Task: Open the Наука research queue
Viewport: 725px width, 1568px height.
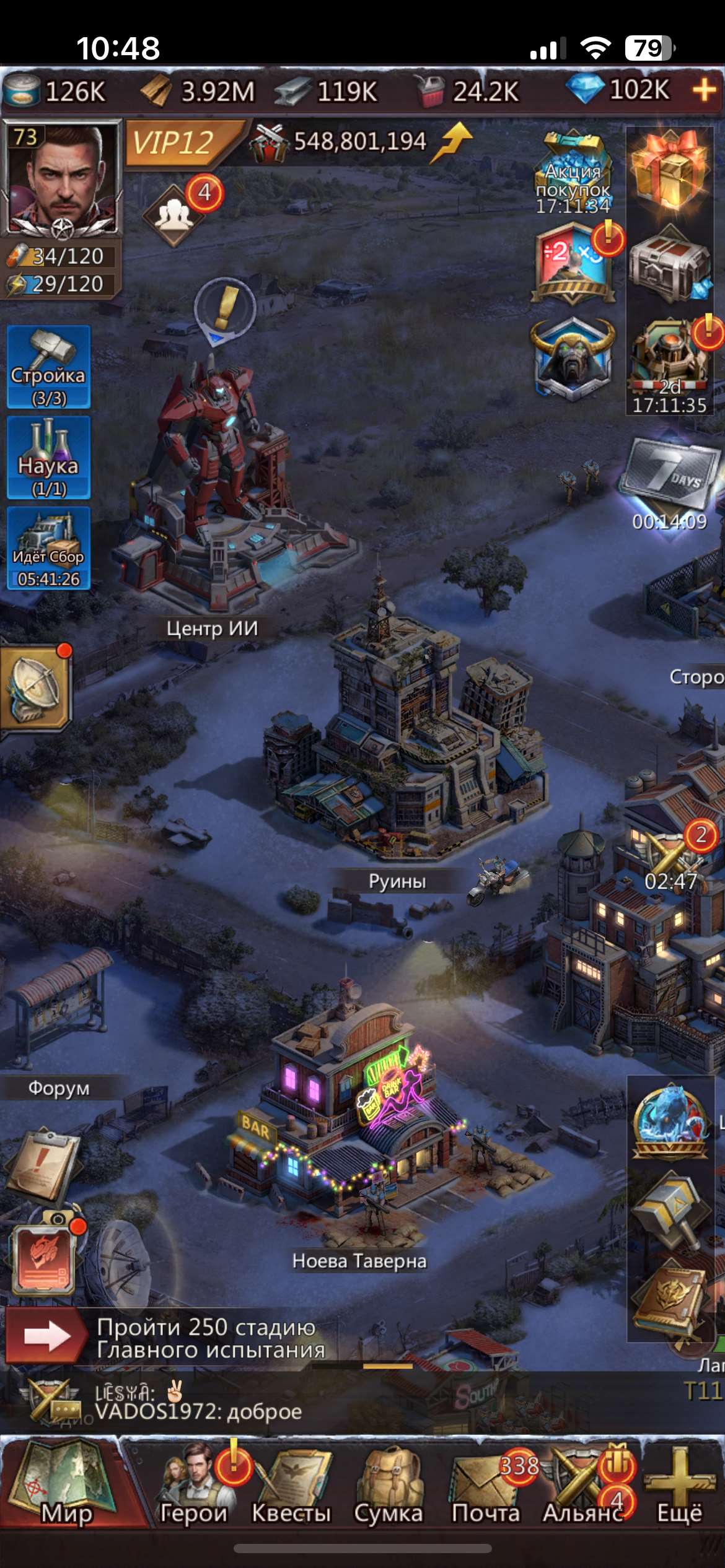Action: click(x=49, y=458)
